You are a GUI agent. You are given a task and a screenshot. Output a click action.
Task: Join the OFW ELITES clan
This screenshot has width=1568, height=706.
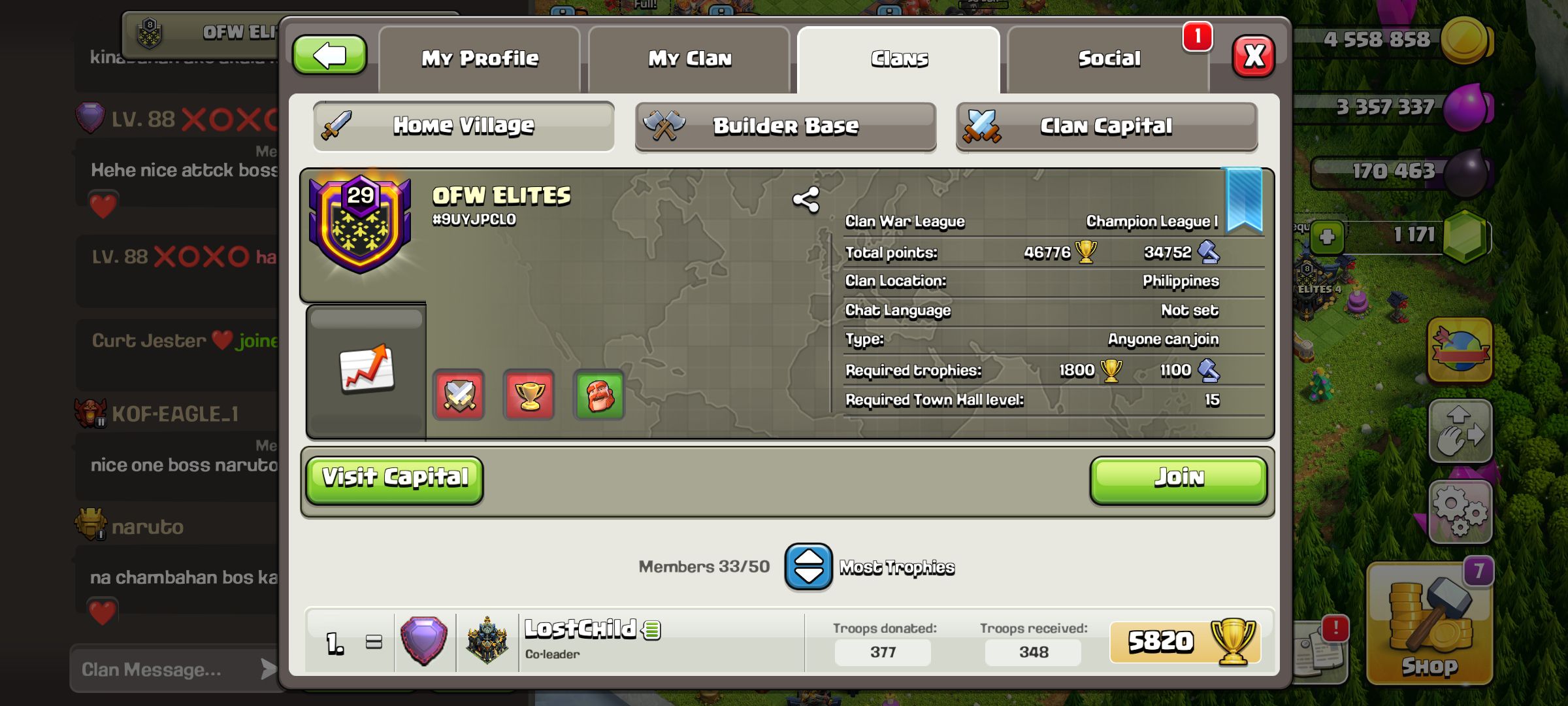[x=1178, y=480]
